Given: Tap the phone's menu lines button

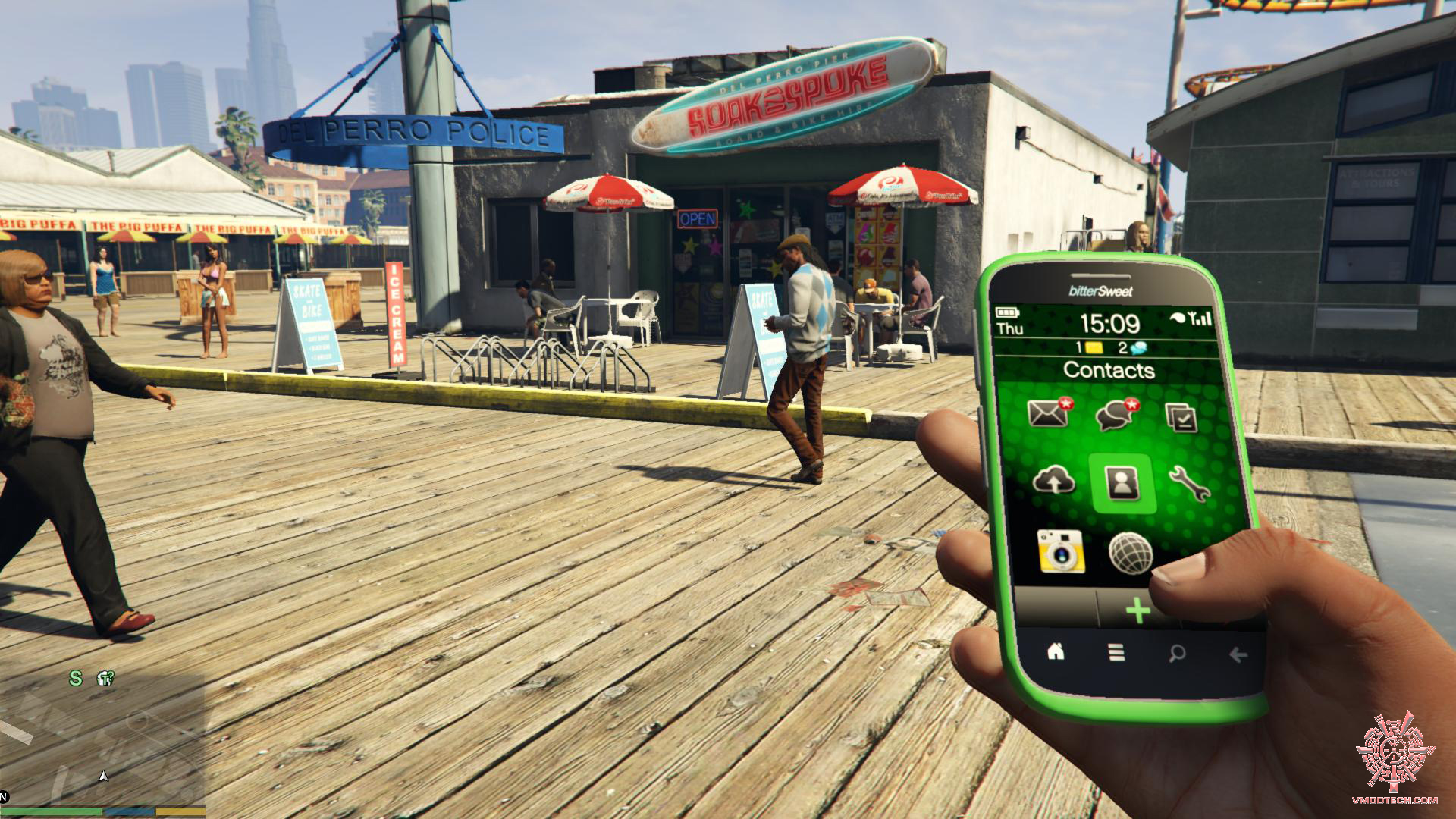Looking at the screenshot, I should coord(1116,653).
